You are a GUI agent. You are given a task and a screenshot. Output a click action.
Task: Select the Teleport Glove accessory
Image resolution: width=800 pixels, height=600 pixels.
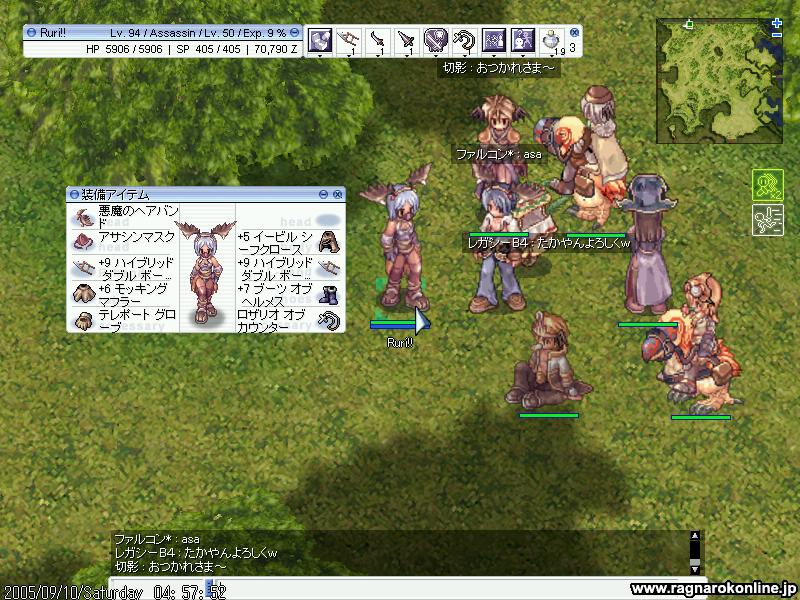83,320
